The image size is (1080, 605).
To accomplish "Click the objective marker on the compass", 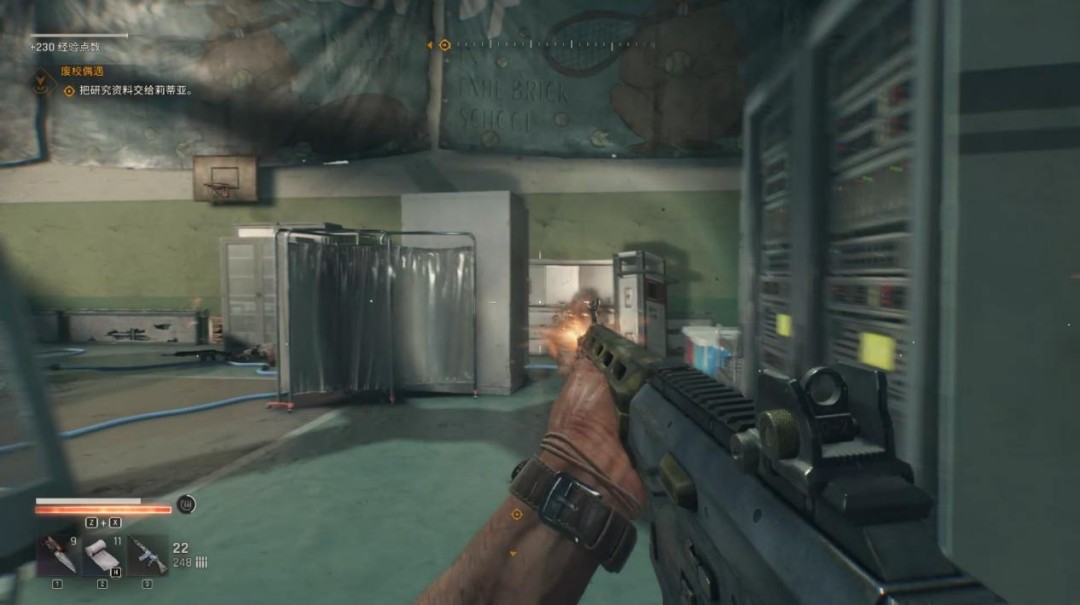I will coord(444,45).
